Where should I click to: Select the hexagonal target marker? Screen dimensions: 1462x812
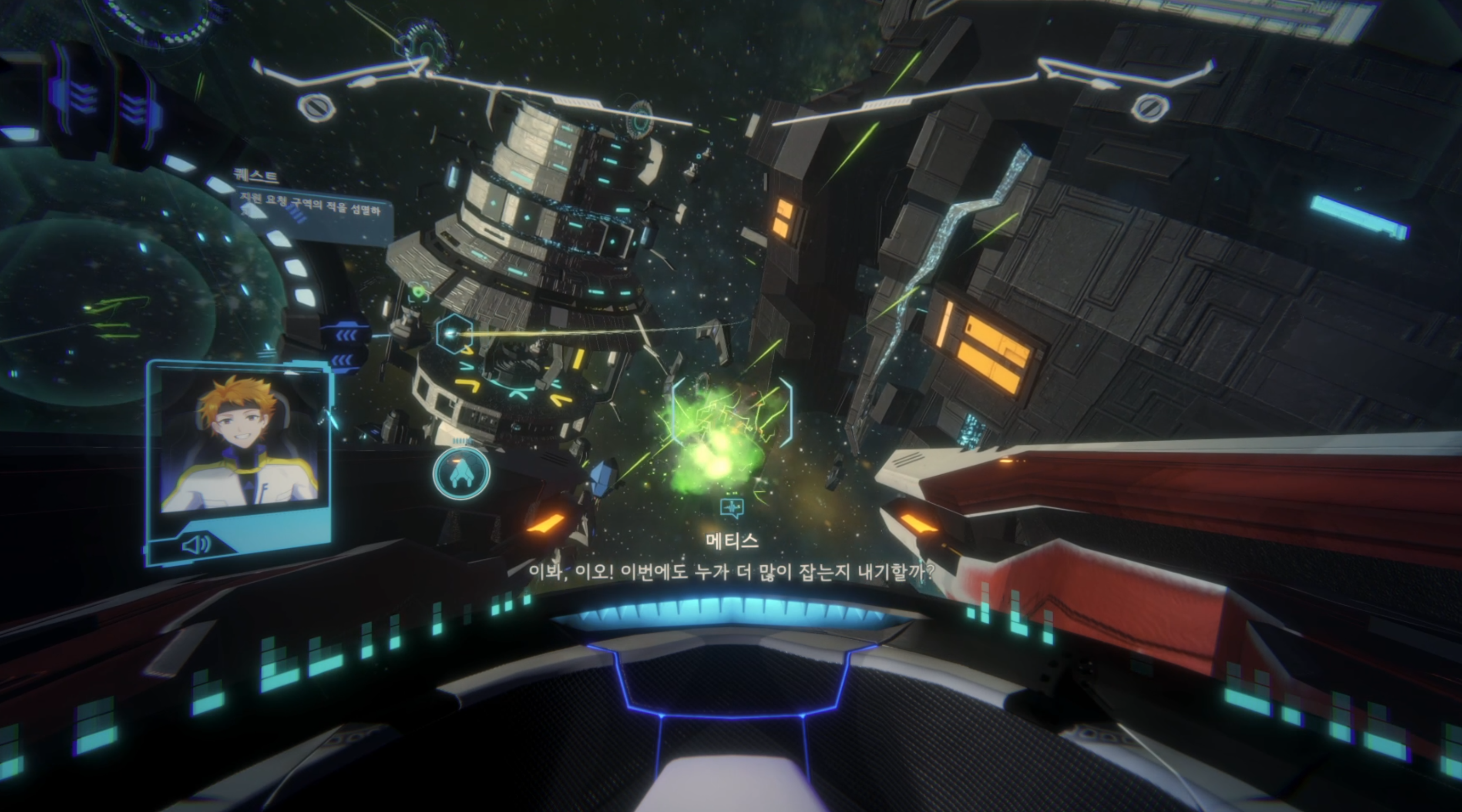tap(454, 334)
